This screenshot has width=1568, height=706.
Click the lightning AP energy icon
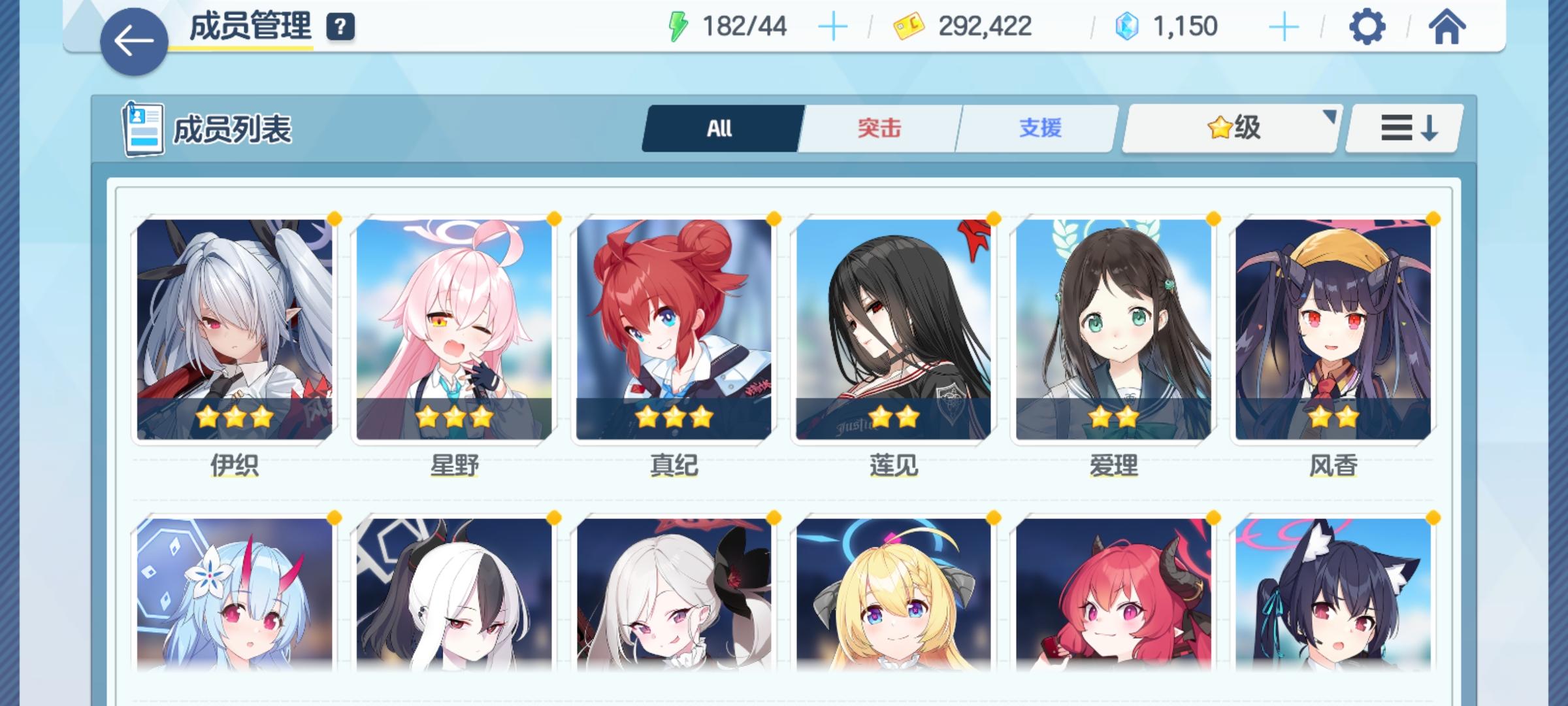point(677,25)
